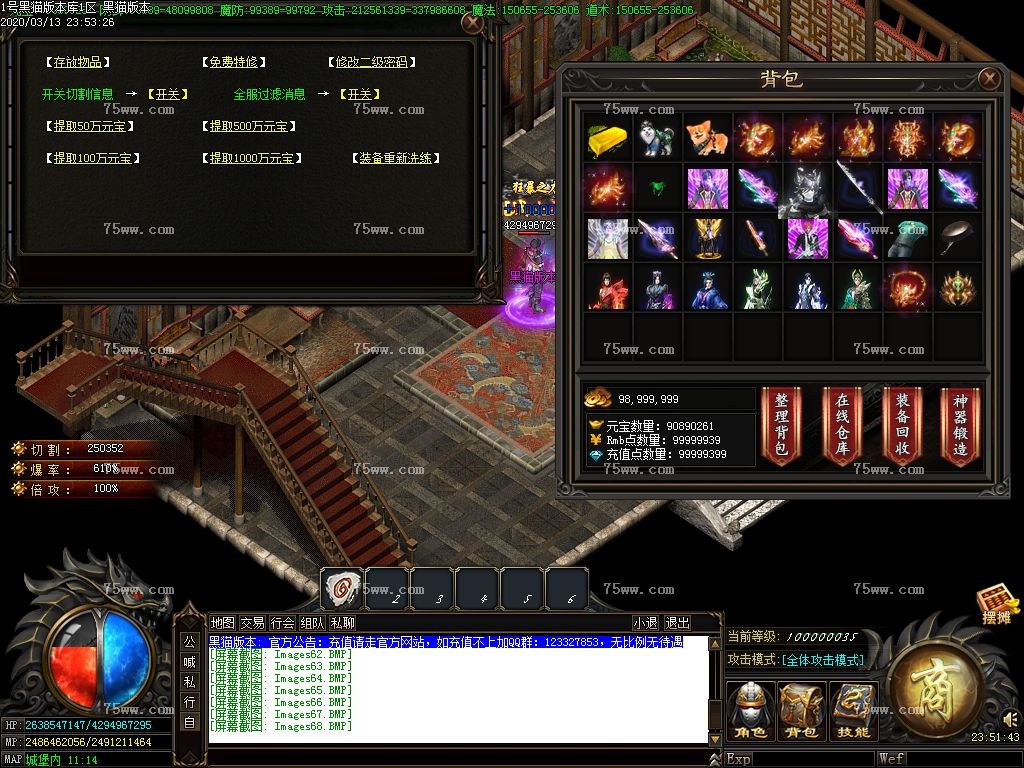Switch to the 地图 map tab

point(223,623)
